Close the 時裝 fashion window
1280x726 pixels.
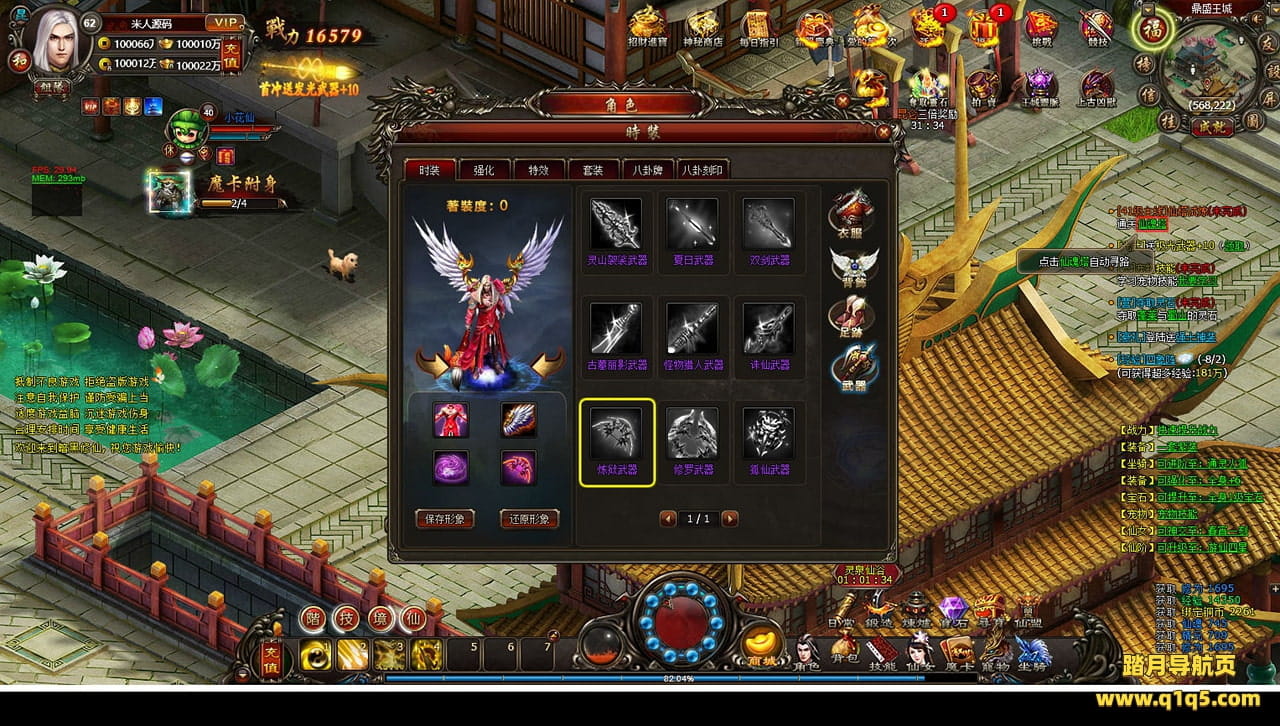coord(883,131)
